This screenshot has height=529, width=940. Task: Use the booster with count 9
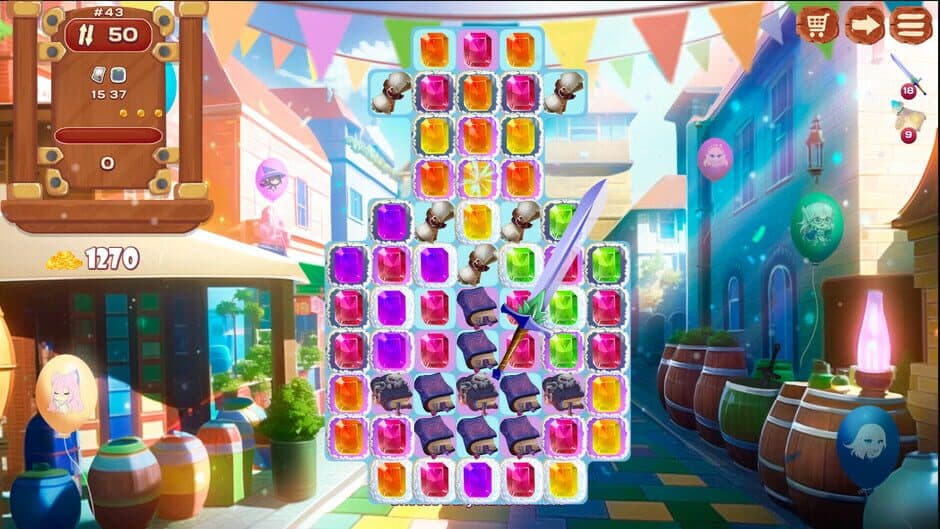coord(908,120)
